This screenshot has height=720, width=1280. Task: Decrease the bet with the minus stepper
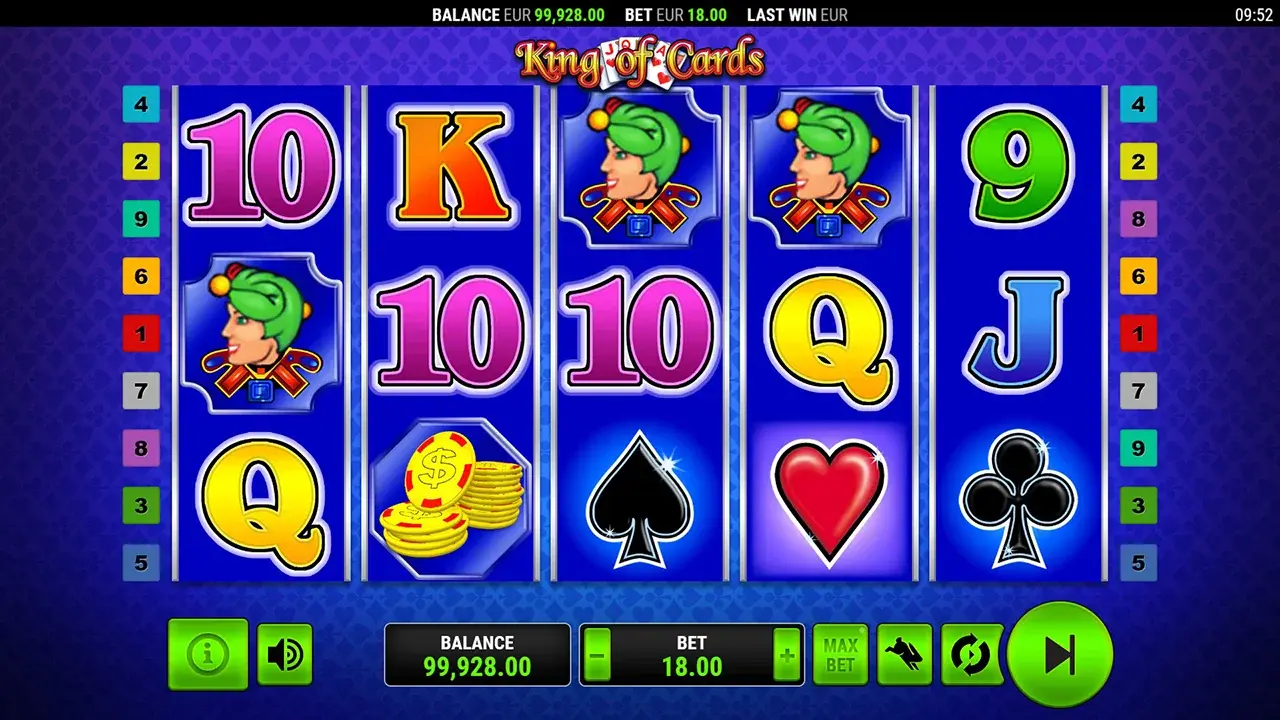(x=597, y=654)
